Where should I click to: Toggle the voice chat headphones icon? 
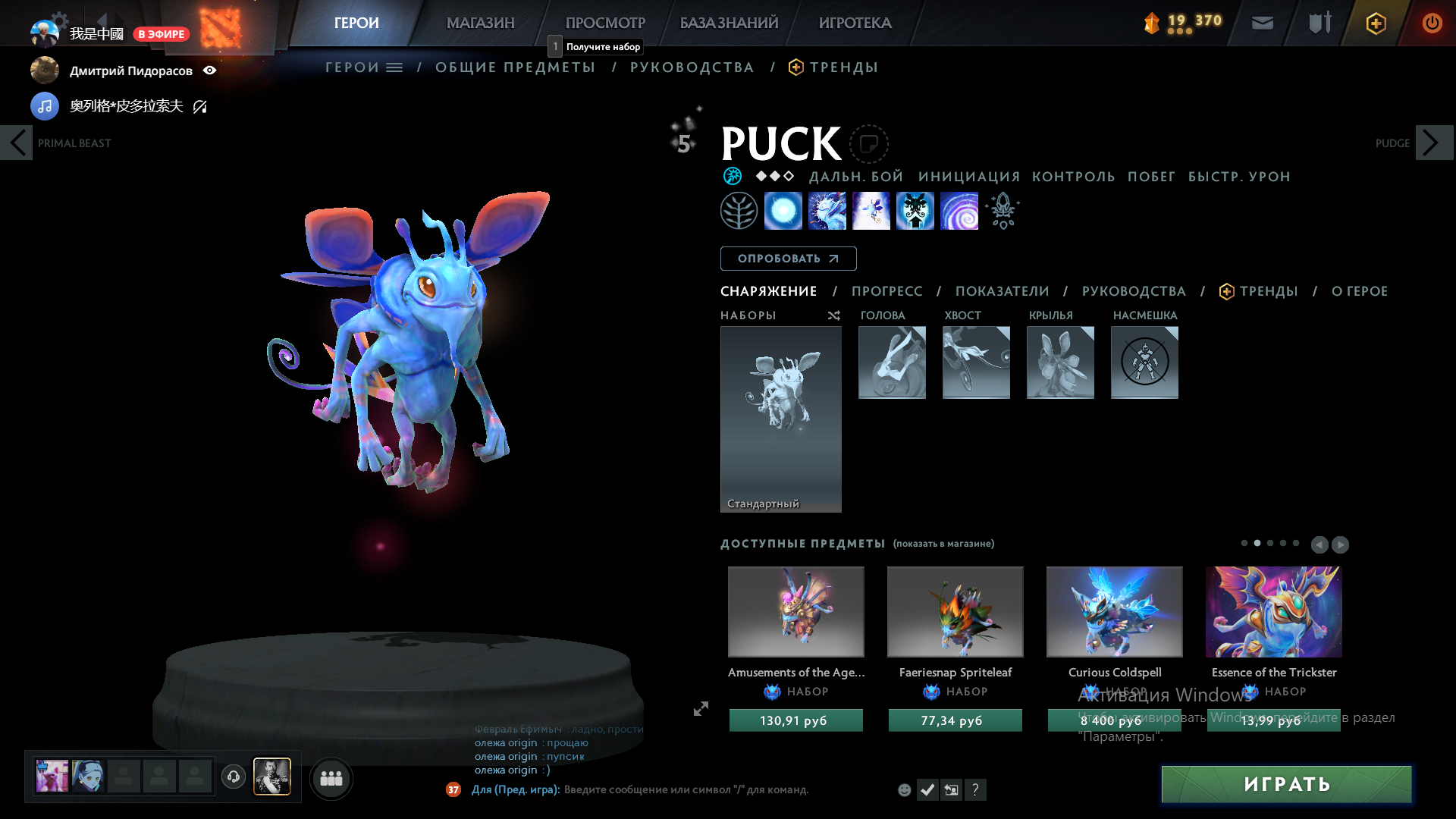(x=234, y=777)
